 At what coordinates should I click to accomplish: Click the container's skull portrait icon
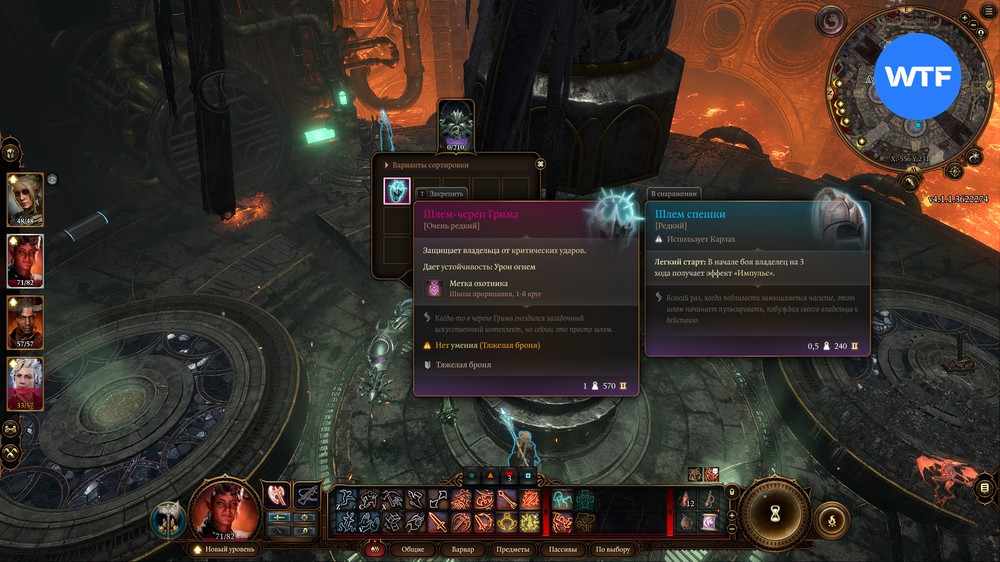(456, 122)
